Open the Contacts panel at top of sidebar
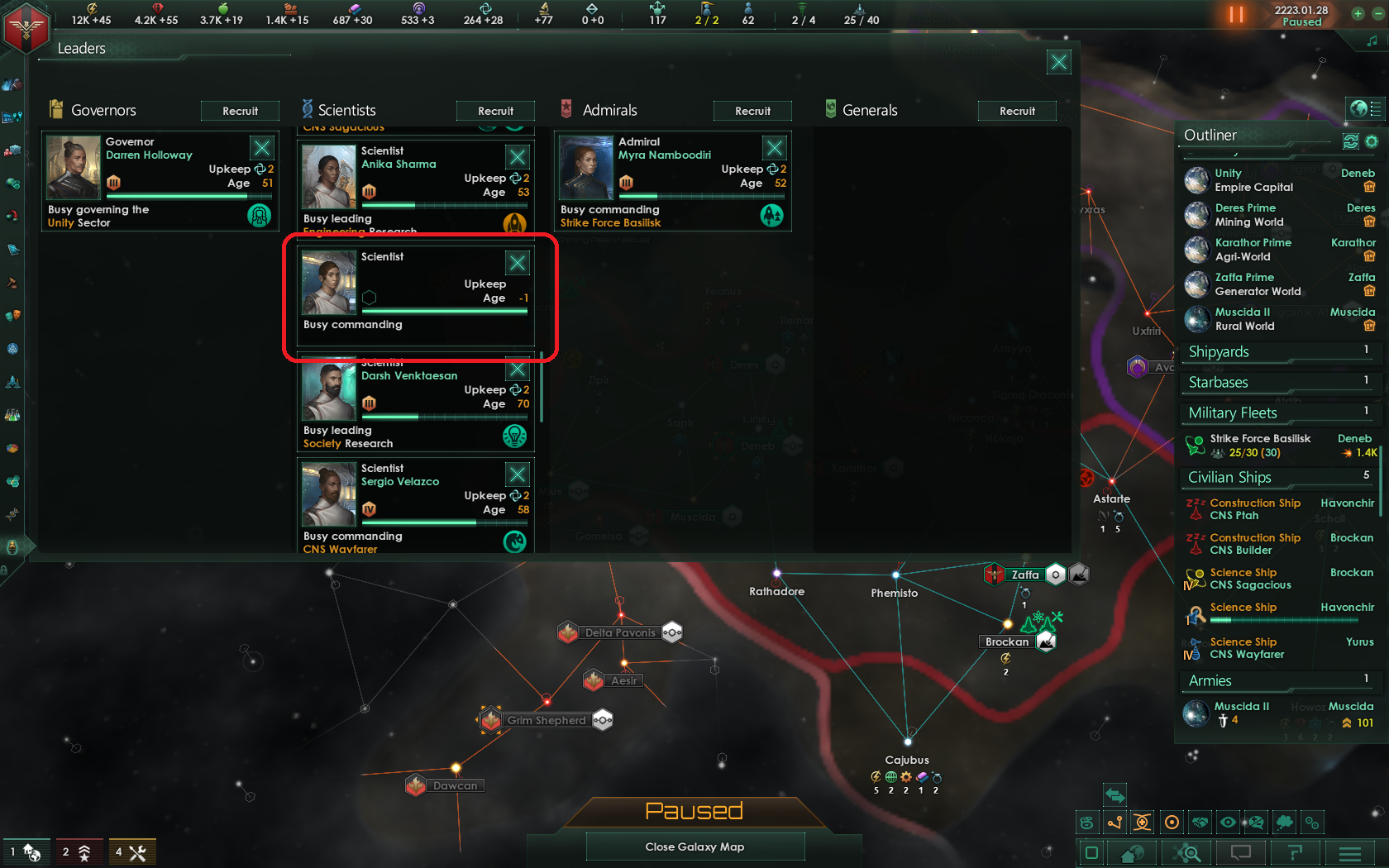Viewport: 1389px width, 868px height. (12, 80)
